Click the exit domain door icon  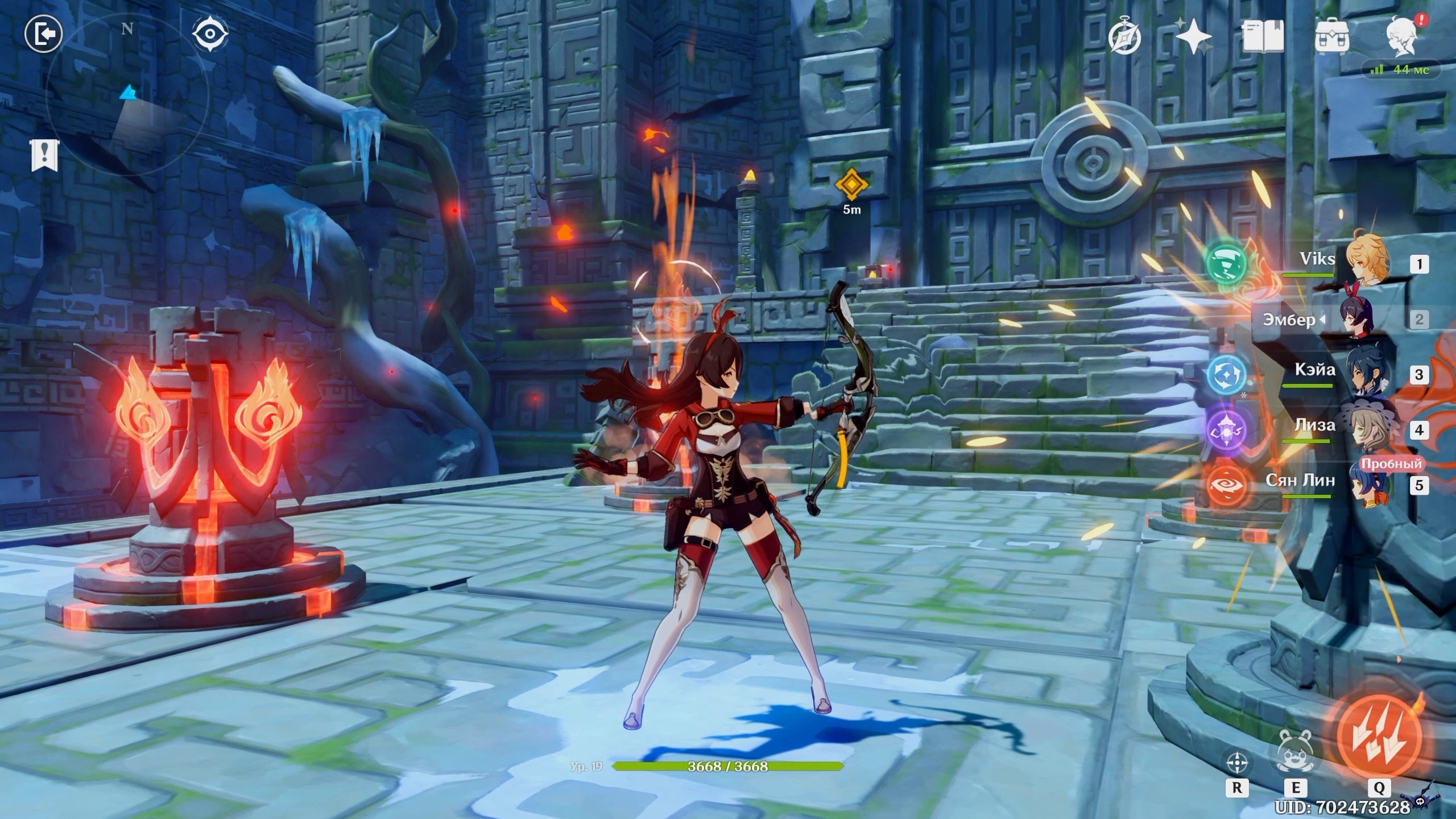point(43,35)
